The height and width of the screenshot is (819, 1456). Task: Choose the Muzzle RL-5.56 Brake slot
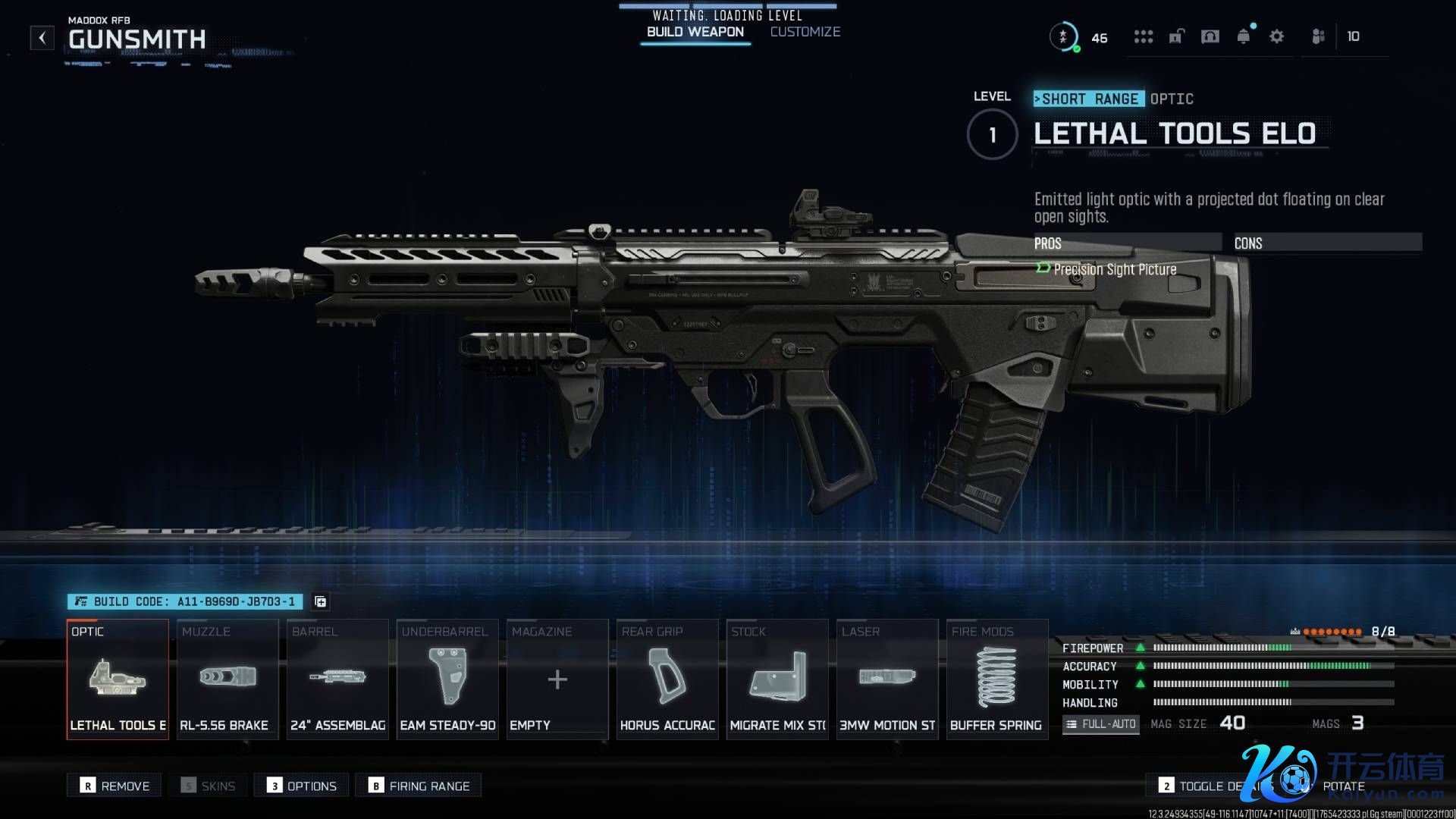coord(227,679)
